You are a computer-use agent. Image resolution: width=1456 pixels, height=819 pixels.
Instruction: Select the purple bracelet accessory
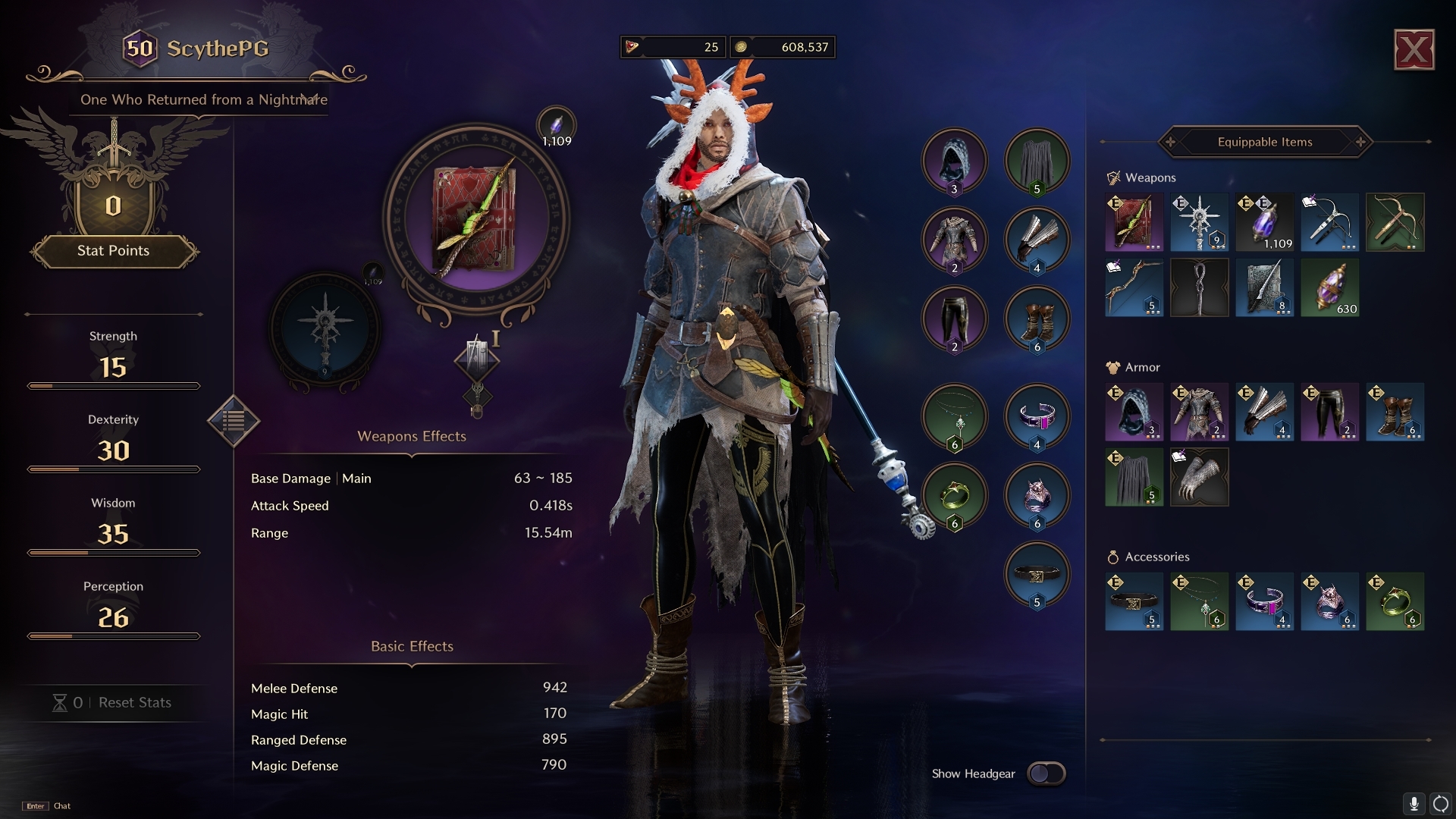1264,602
